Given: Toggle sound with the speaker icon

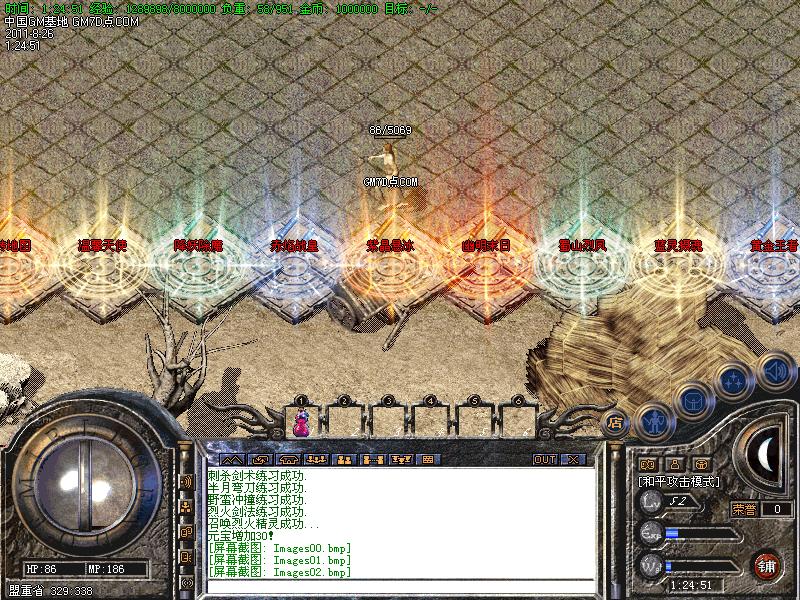Looking at the screenshot, I should [774, 372].
